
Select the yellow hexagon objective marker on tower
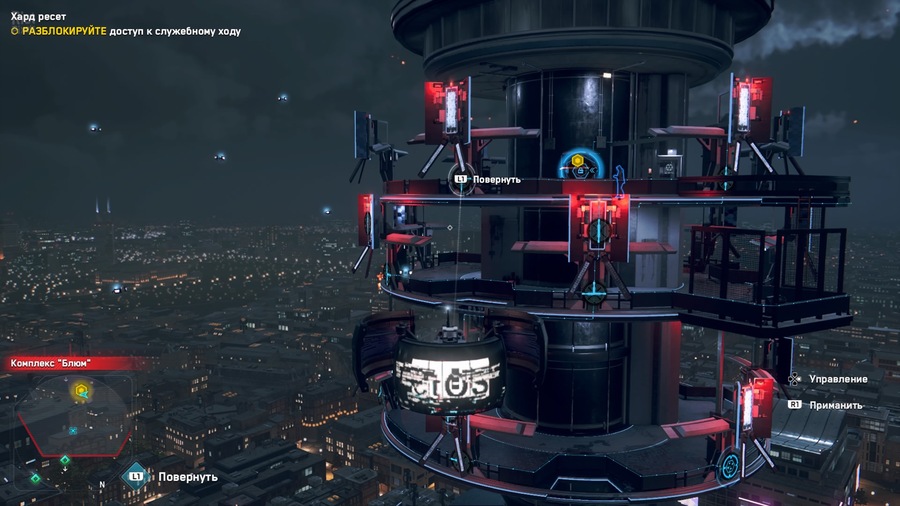pos(577,160)
